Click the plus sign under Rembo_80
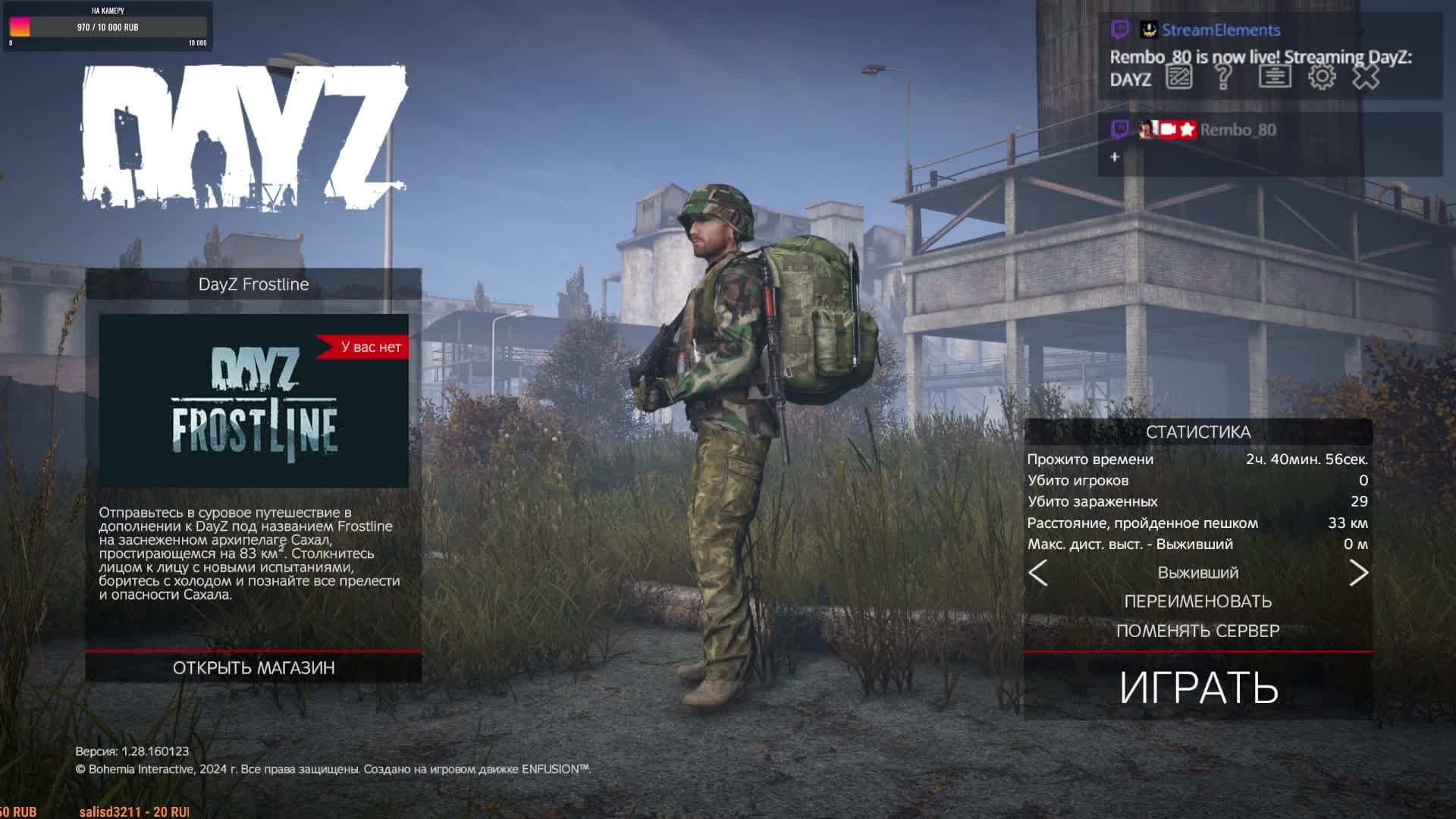This screenshot has width=1456, height=819. 1115,157
